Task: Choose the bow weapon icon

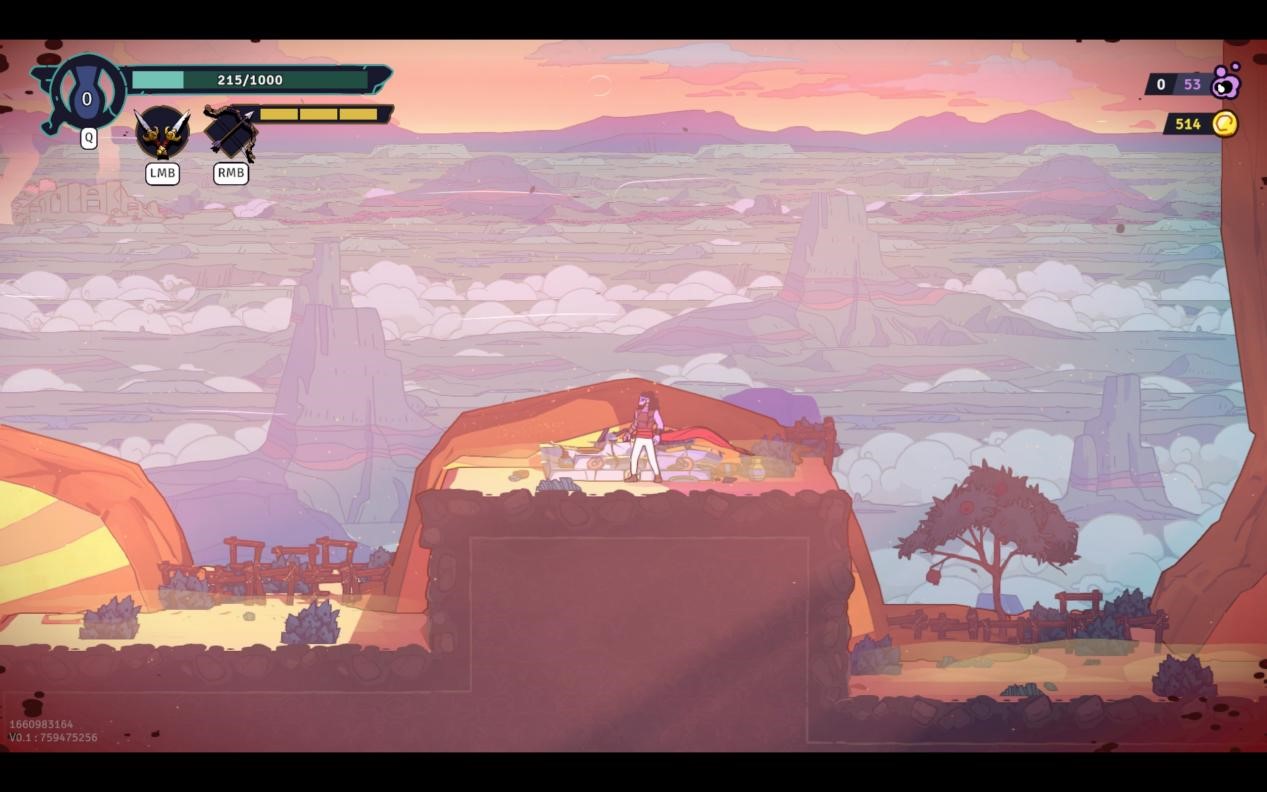Action: [230, 133]
